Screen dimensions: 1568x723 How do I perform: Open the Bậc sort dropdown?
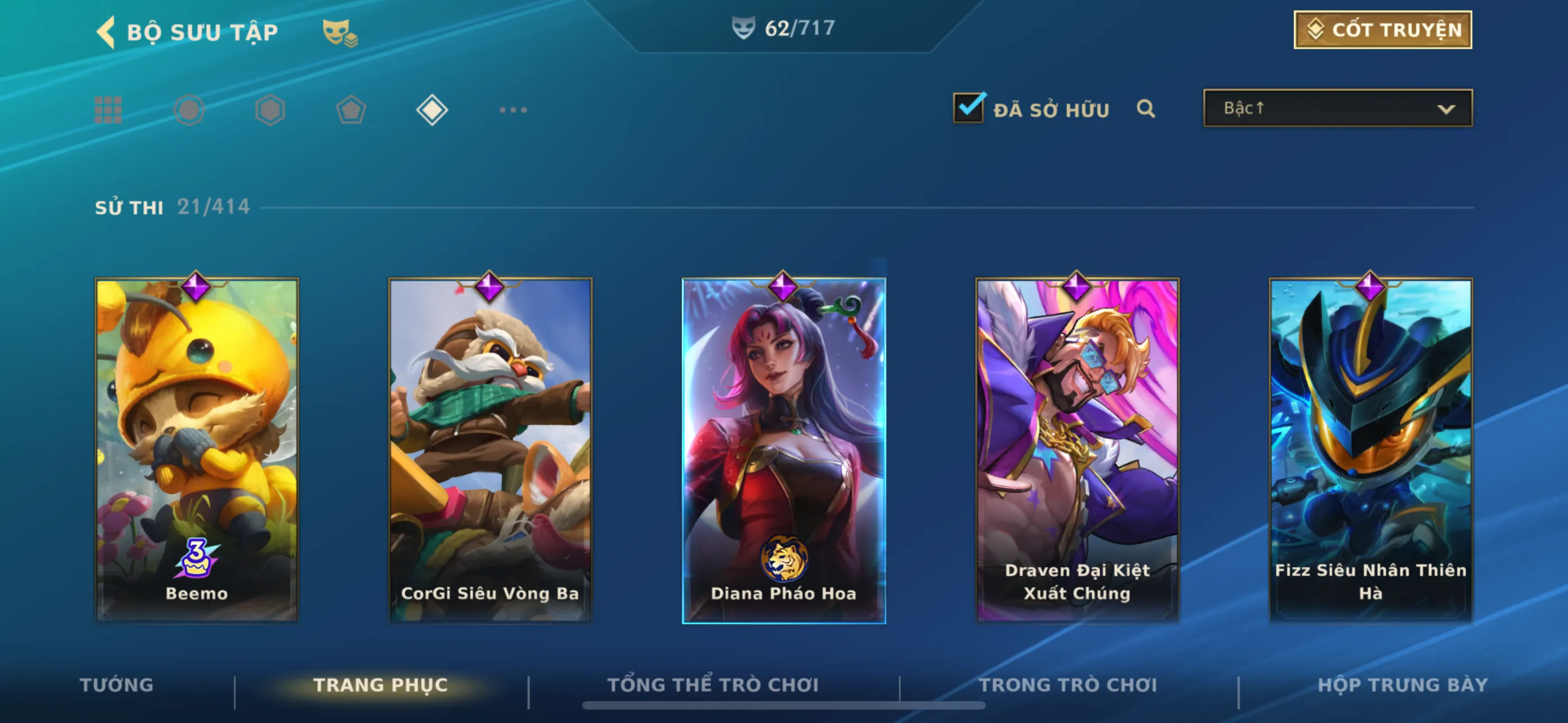click(x=1338, y=108)
